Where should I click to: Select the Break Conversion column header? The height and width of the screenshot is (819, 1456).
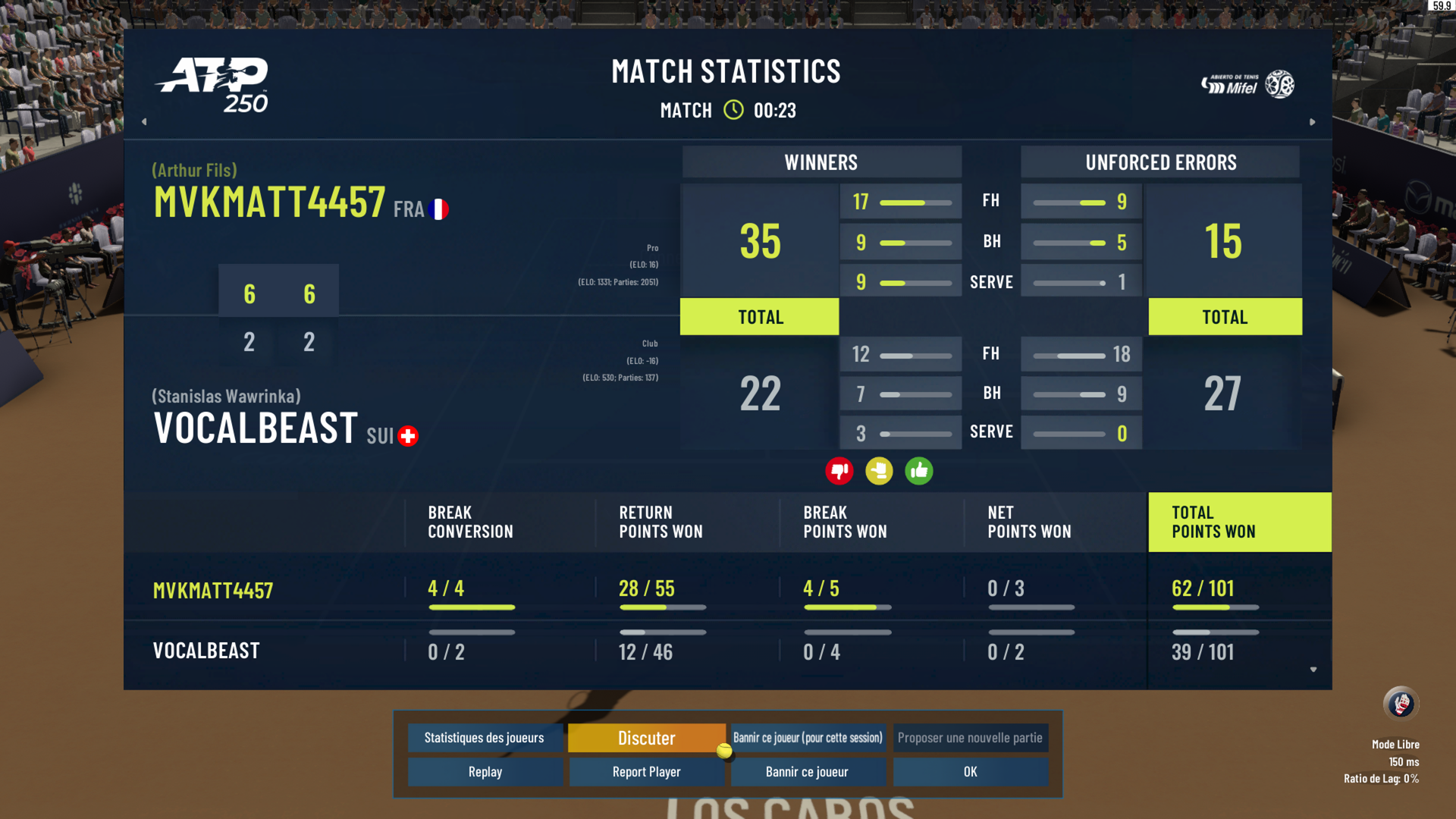coord(470,522)
